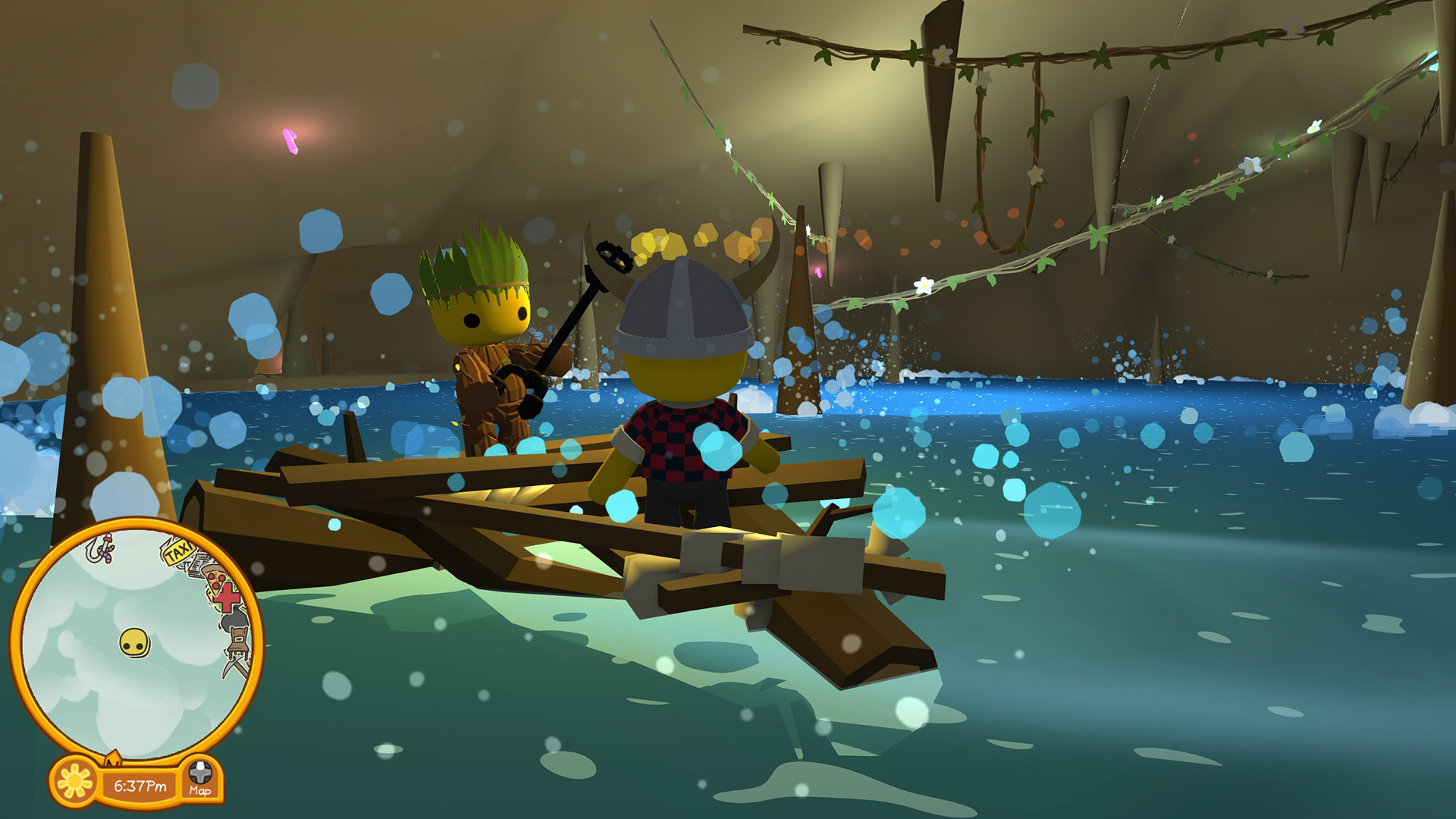Click the TAXI stand icon on the minimap

point(179,553)
